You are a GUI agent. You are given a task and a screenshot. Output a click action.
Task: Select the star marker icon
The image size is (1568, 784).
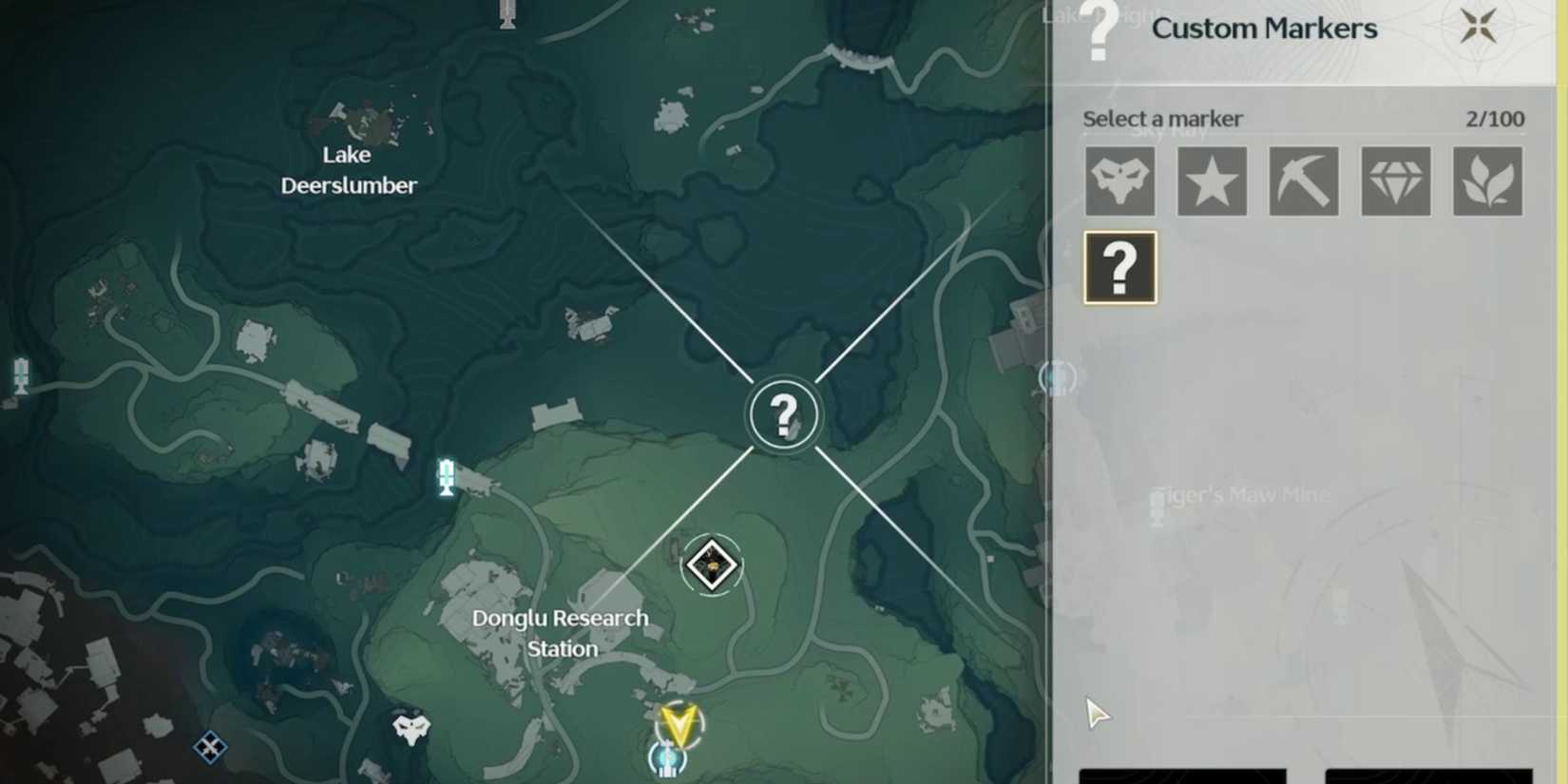tap(1211, 181)
